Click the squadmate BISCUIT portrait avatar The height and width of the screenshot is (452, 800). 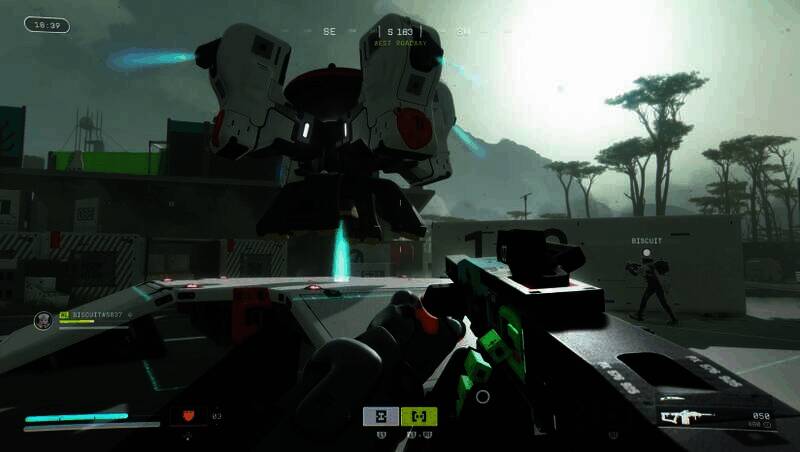[43, 320]
